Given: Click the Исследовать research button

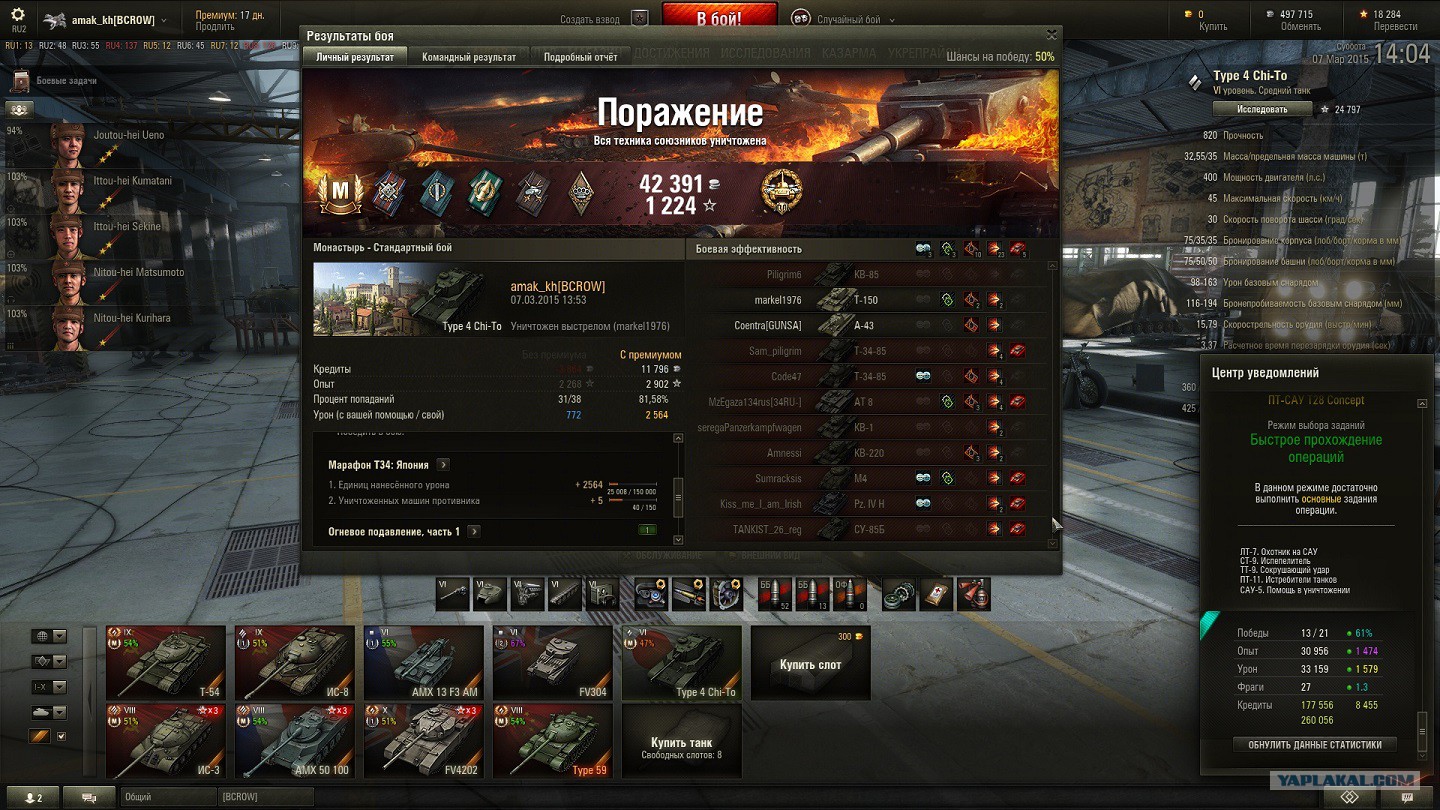Looking at the screenshot, I should (x=1262, y=109).
